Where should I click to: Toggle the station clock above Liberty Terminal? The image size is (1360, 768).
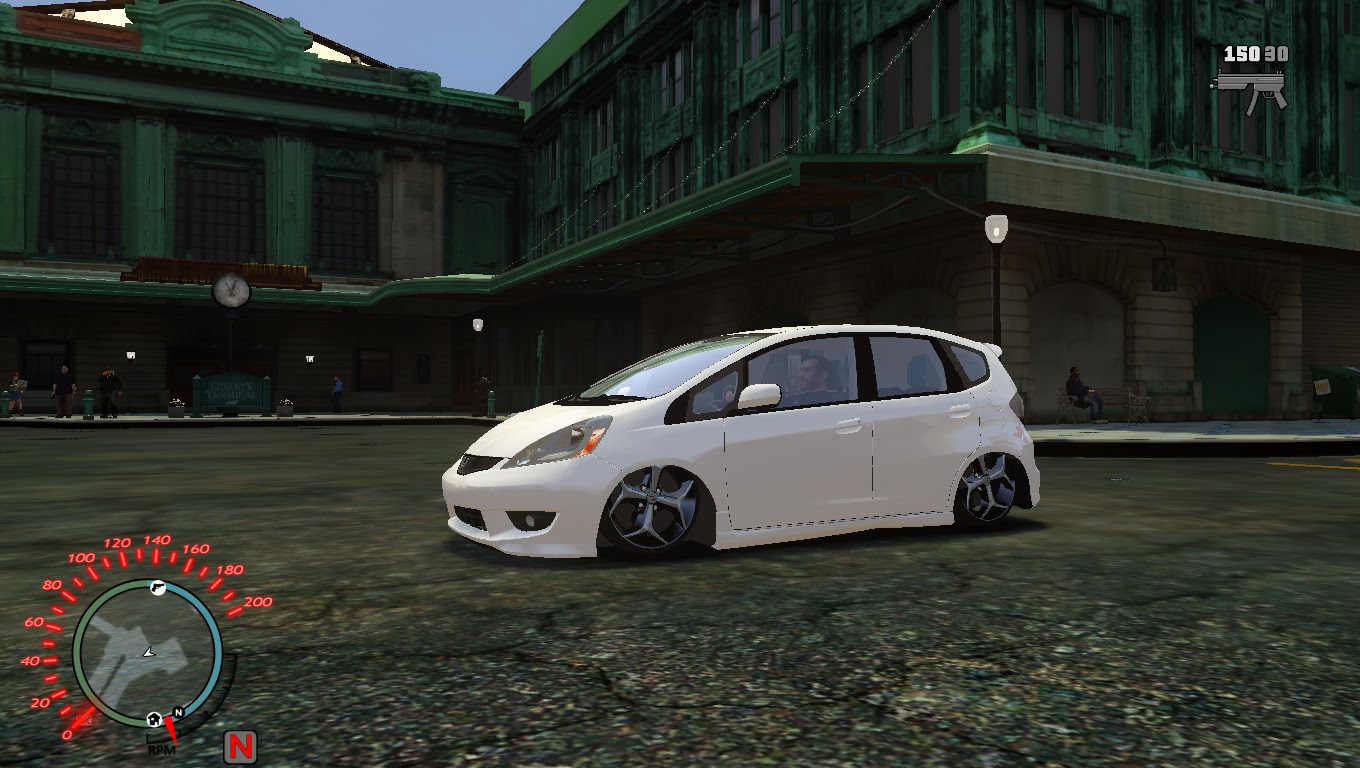pyautogui.click(x=232, y=291)
